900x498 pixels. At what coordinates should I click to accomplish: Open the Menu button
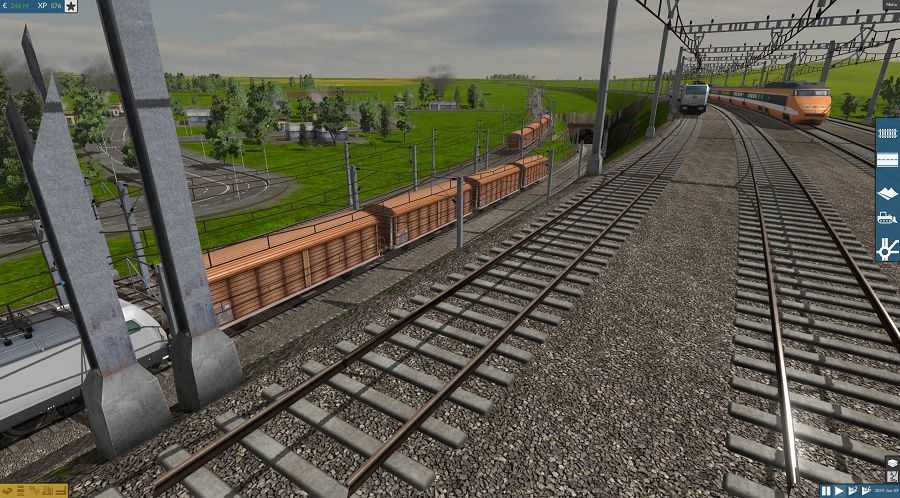coord(890,5)
